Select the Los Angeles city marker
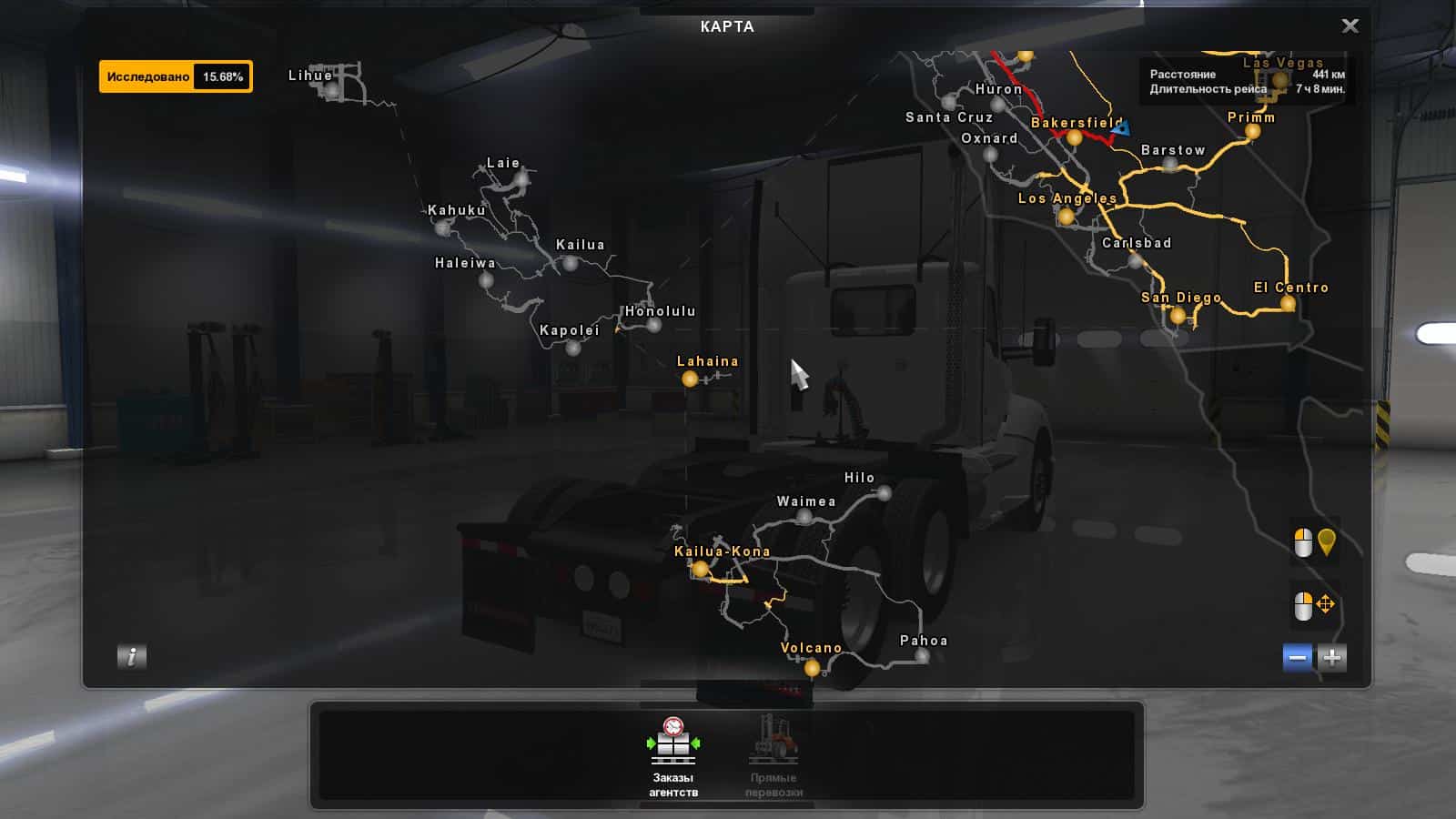Screen dimensions: 1456x819 pos(1066,217)
